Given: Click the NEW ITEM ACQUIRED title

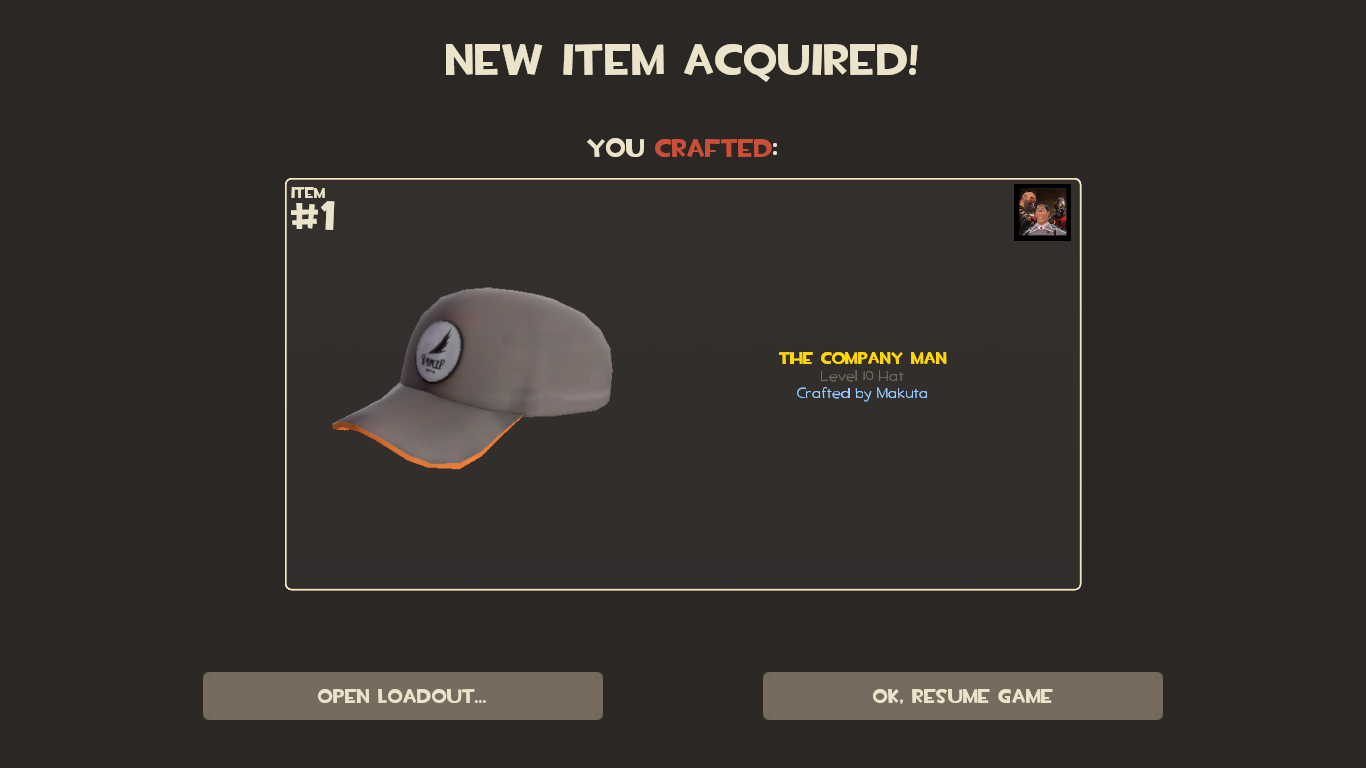Looking at the screenshot, I should point(683,60).
